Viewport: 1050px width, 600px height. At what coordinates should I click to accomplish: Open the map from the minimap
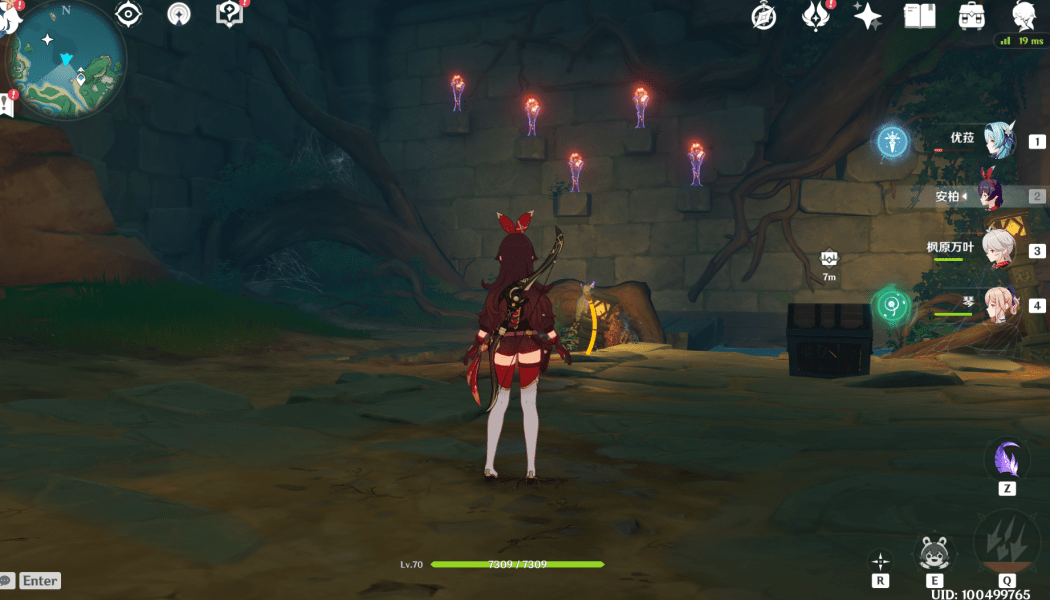[67, 62]
